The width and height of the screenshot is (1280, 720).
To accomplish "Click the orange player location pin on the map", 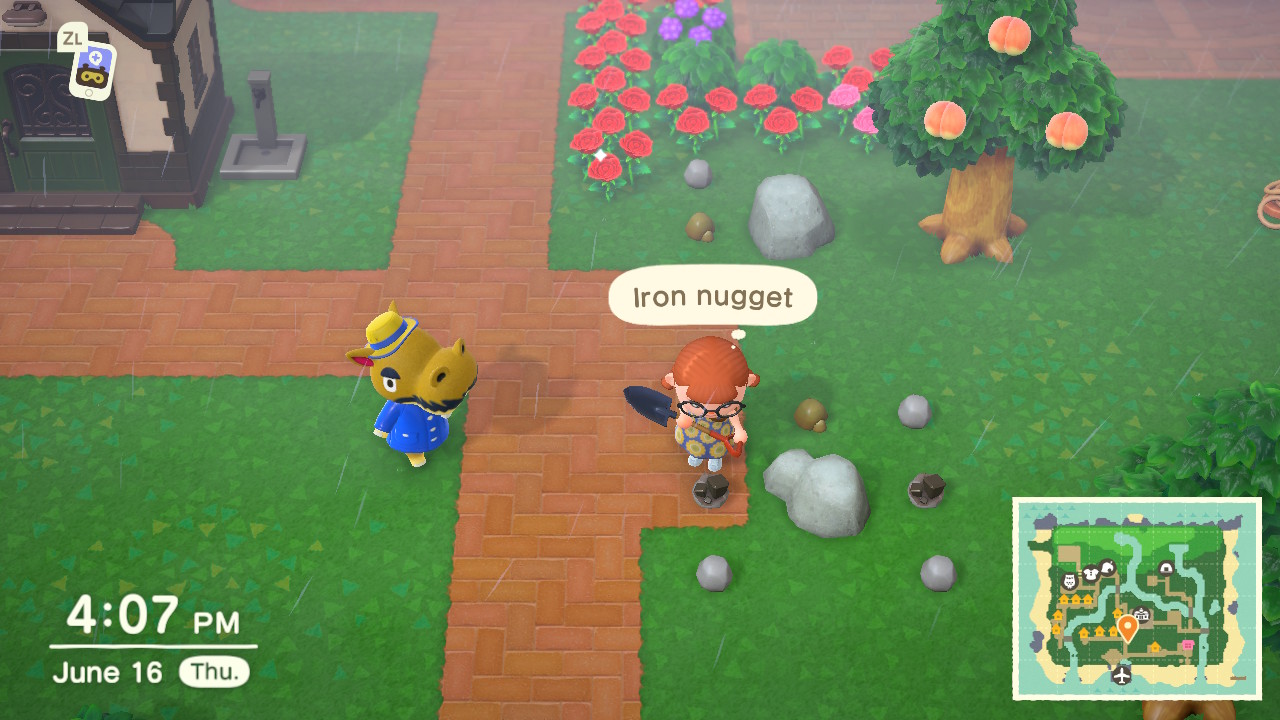I will point(1127,625).
